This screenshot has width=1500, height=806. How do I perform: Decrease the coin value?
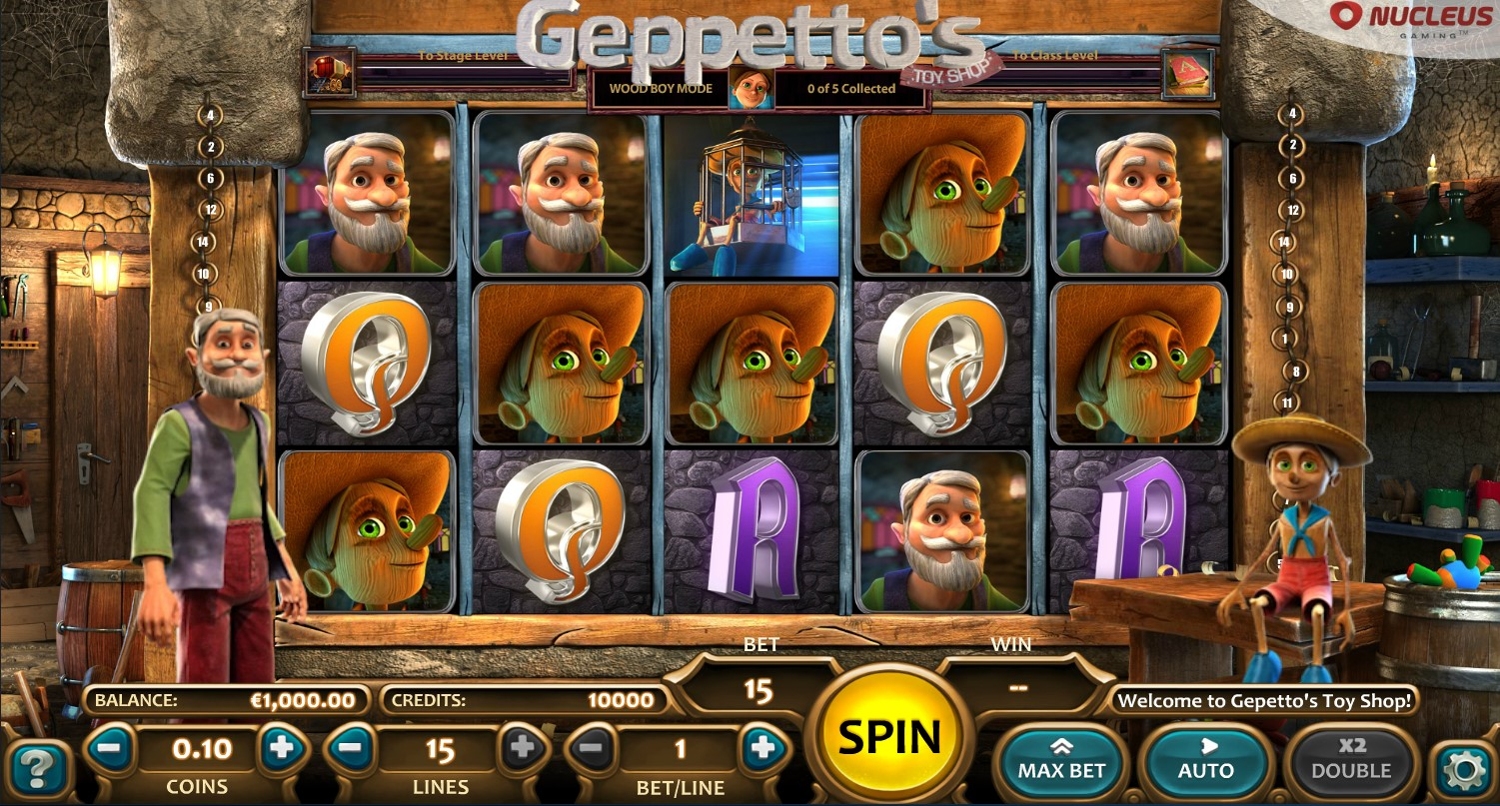pos(112,747)
